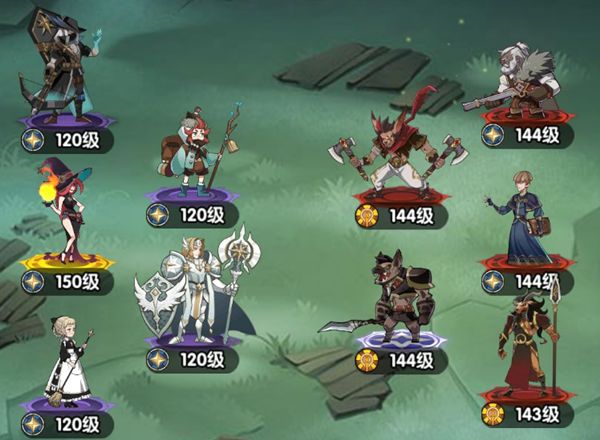The image size is (600, 440).
Task: Select the maid hero holding a broom
Action: pos(69,364)
